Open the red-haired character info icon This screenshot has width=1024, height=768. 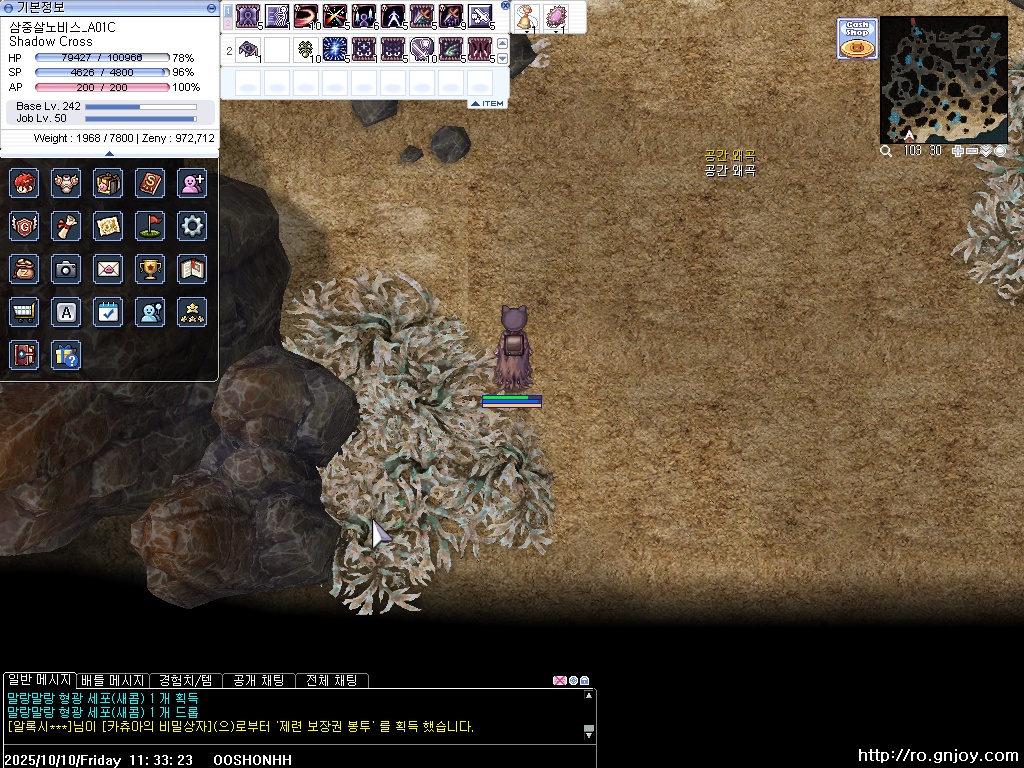coord(24,183)
